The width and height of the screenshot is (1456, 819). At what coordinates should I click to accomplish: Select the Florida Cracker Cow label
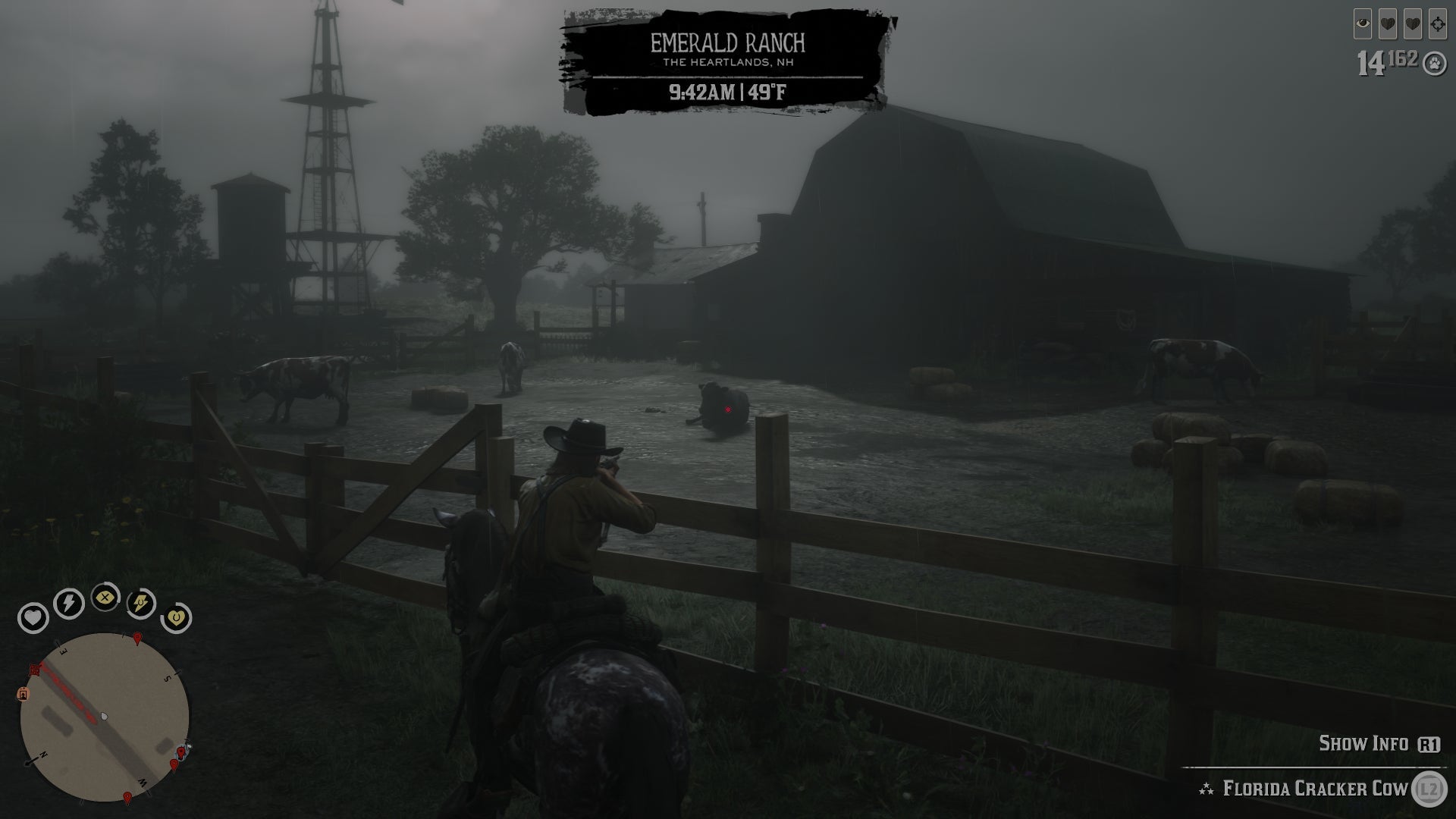1312,786
